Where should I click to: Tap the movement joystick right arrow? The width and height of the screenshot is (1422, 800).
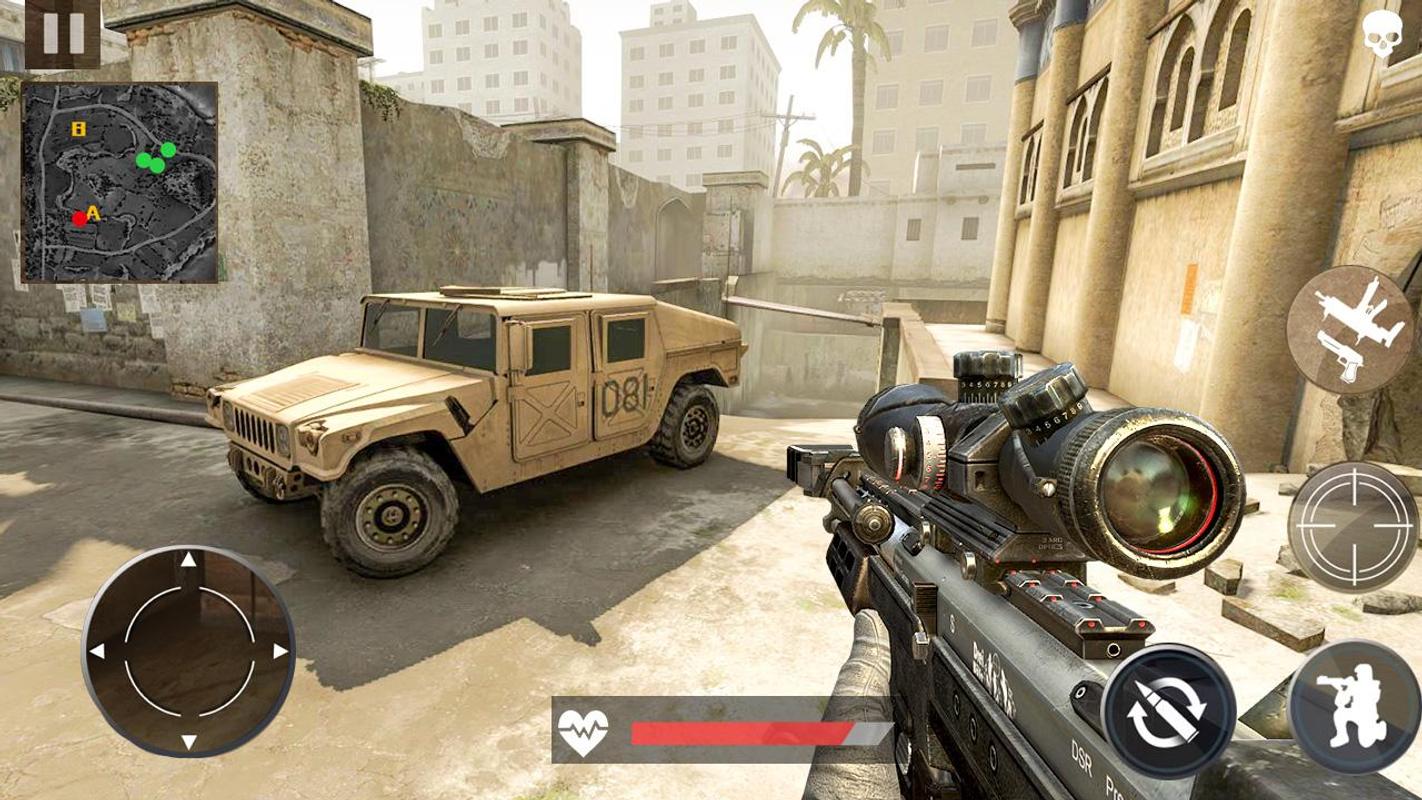click(280, 651)
